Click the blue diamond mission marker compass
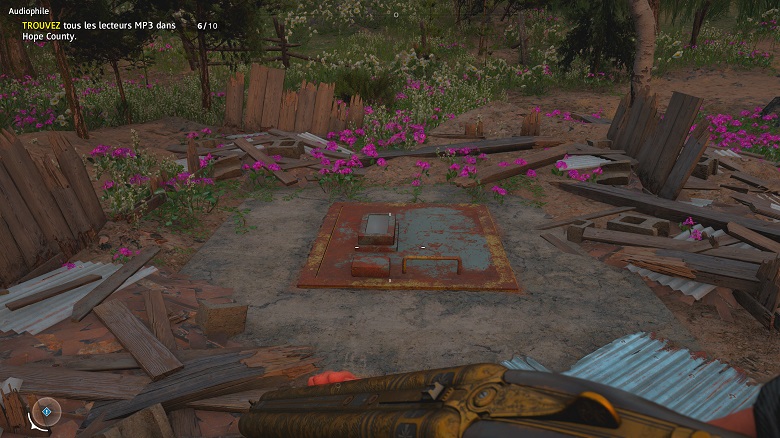780x438 pixels. click(x=45, y=411)
